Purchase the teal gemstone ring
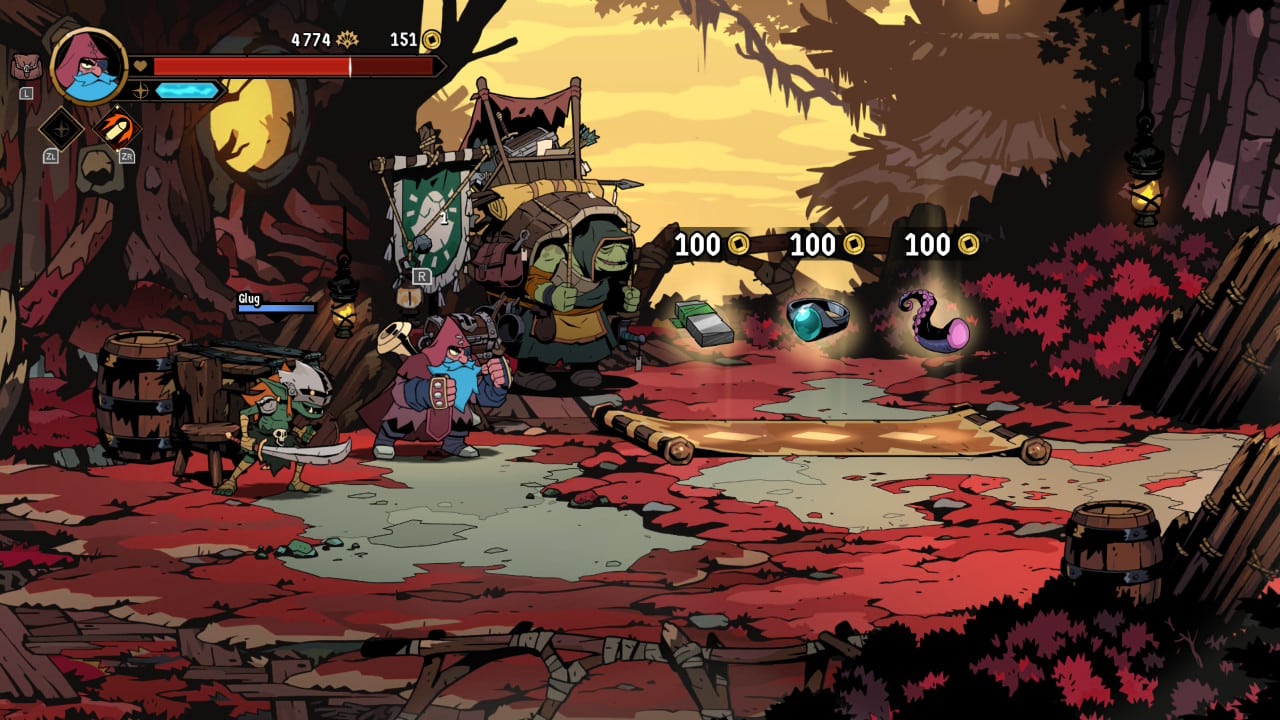This screenshot has width=1280, height=720. 816,318
